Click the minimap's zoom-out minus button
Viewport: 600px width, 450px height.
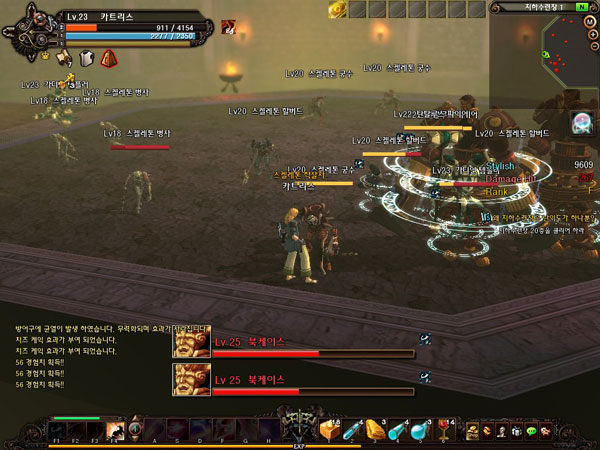click(593, 44)
